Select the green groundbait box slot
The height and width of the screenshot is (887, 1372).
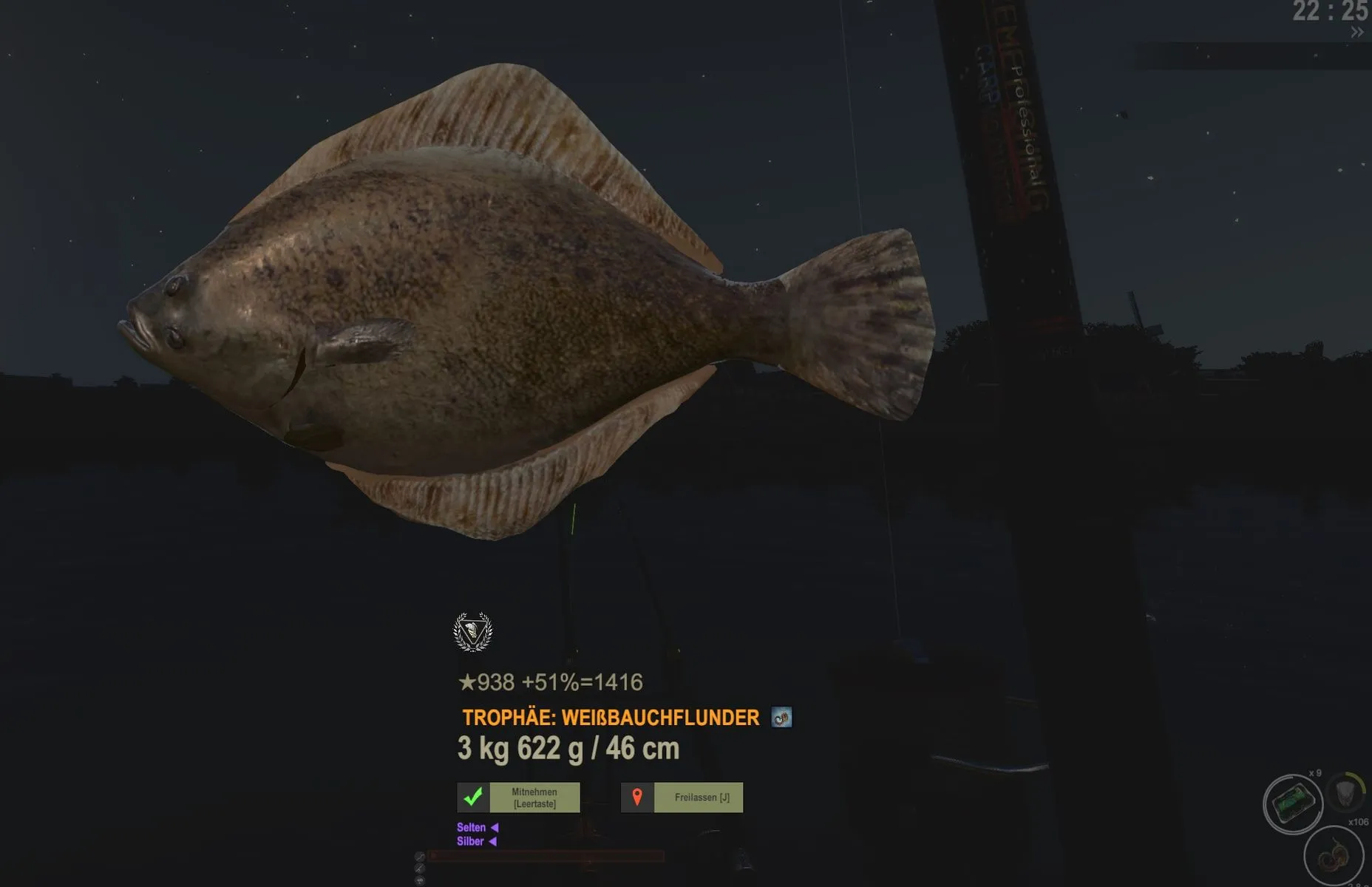(1292, 803)
